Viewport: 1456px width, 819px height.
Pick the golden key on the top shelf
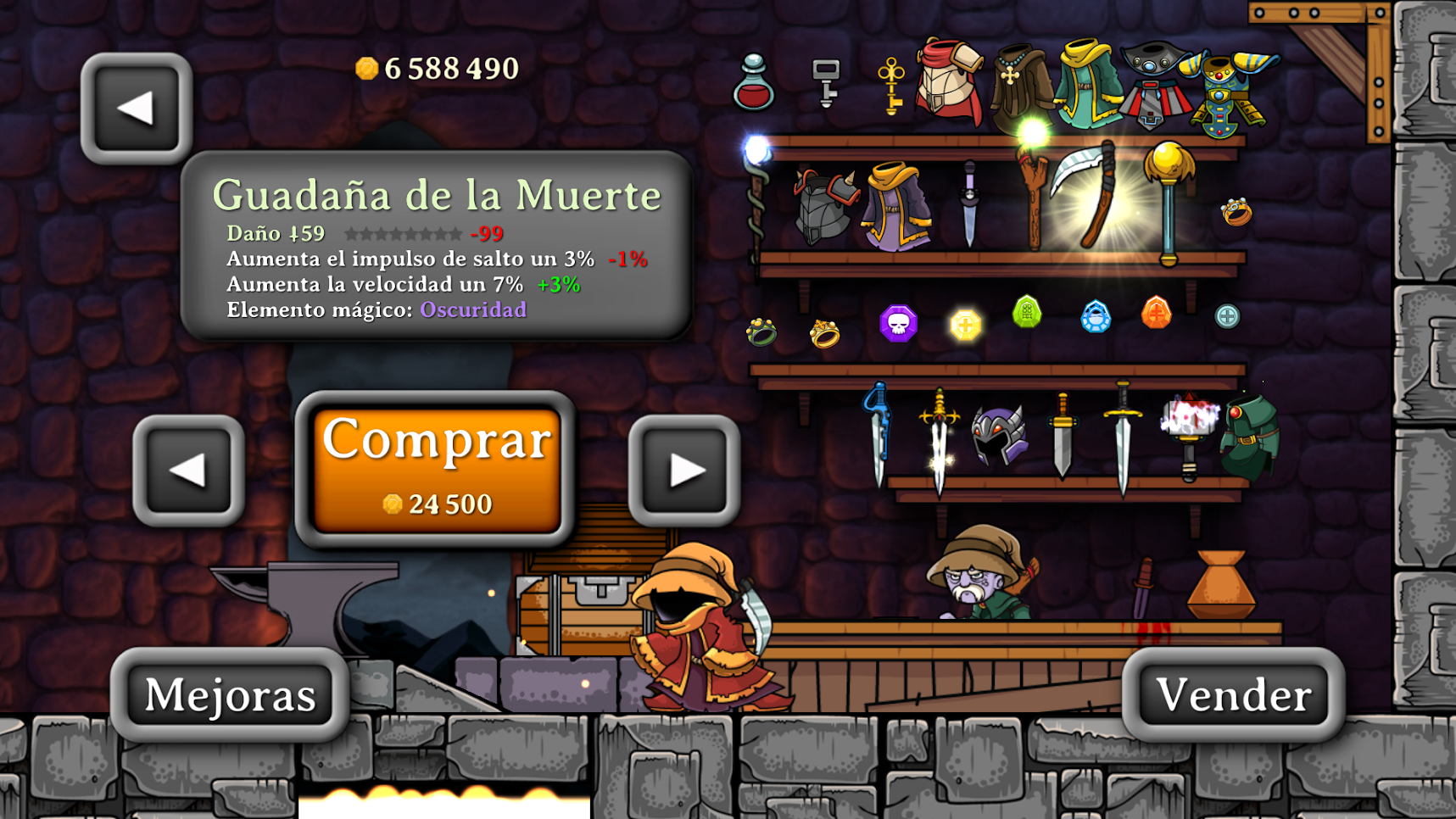click(x=889, y=85)
